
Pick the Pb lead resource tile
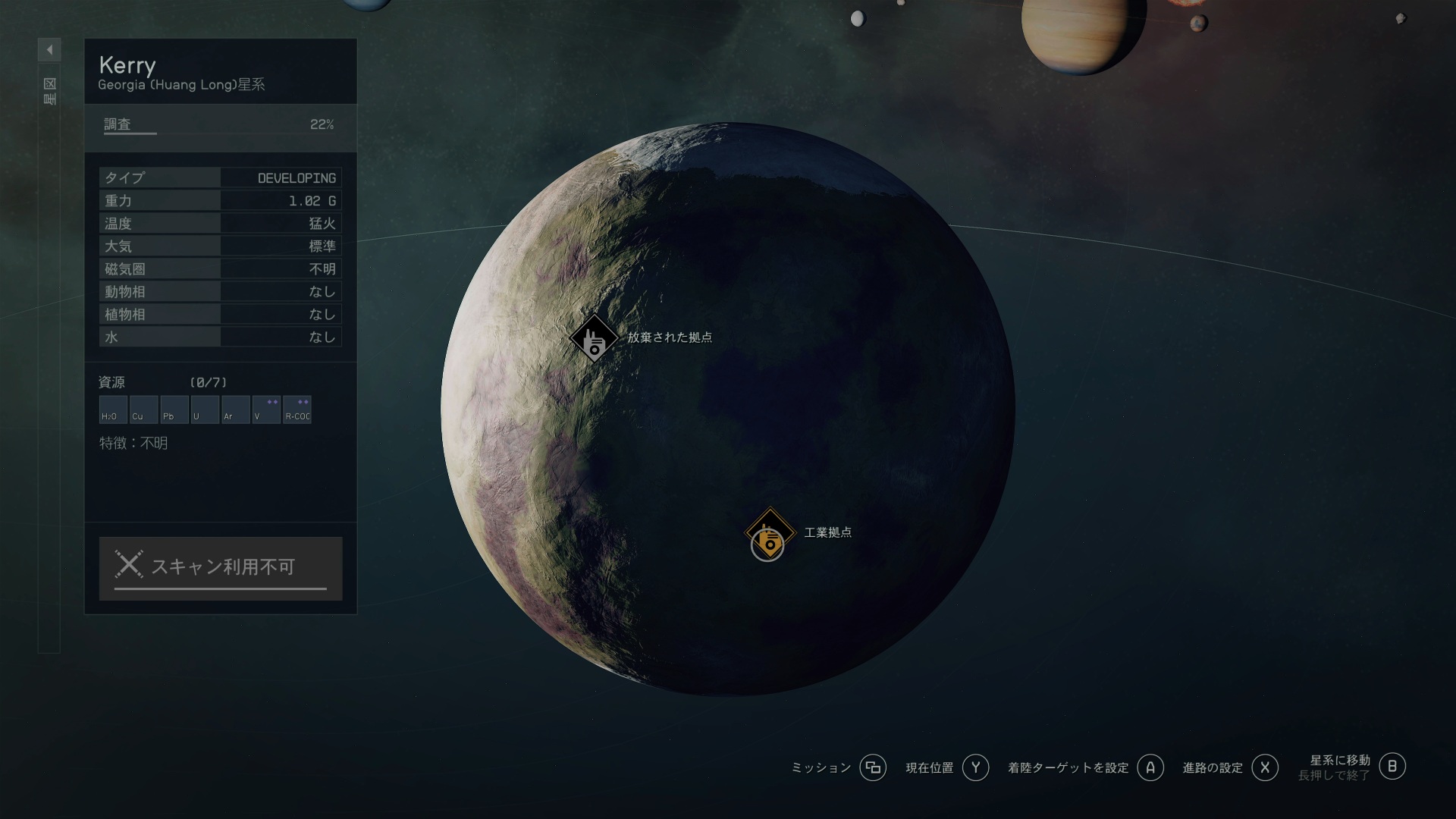[x=174, y=409]
